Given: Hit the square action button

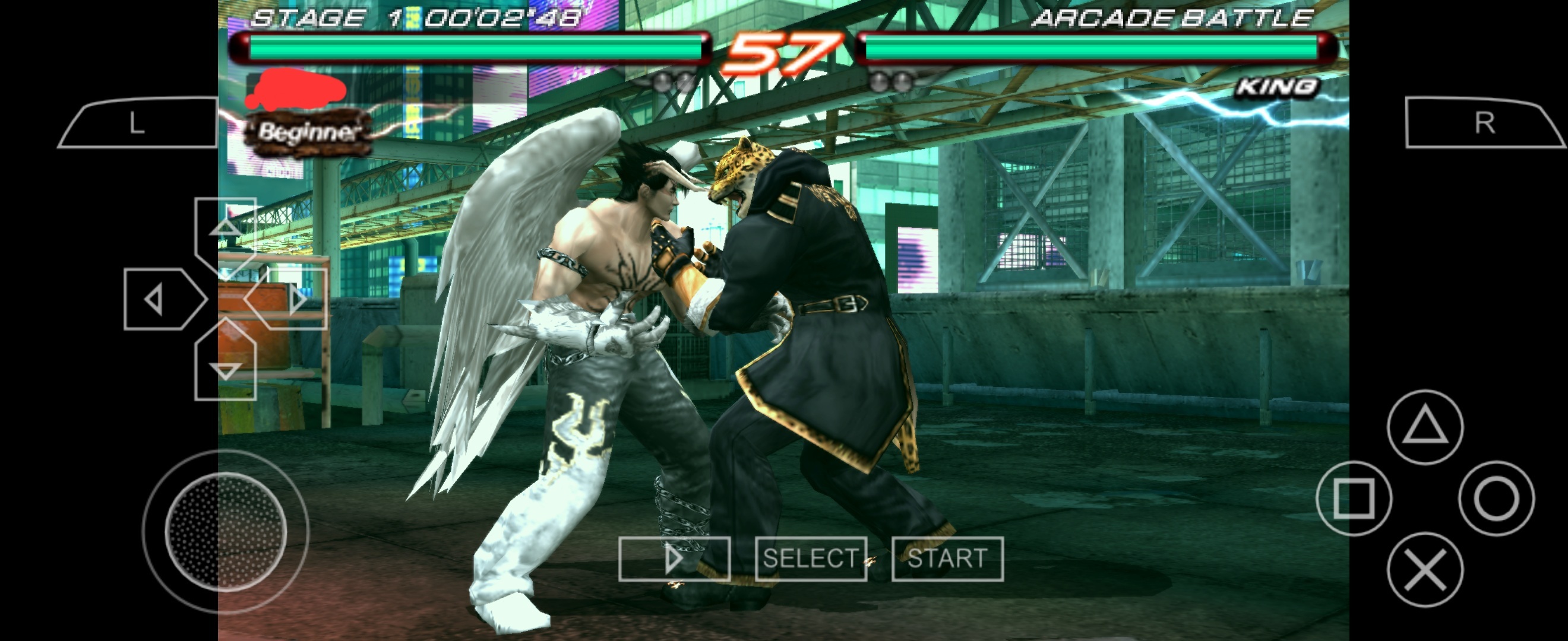Looking at the screenshot, I should 1354,499.
